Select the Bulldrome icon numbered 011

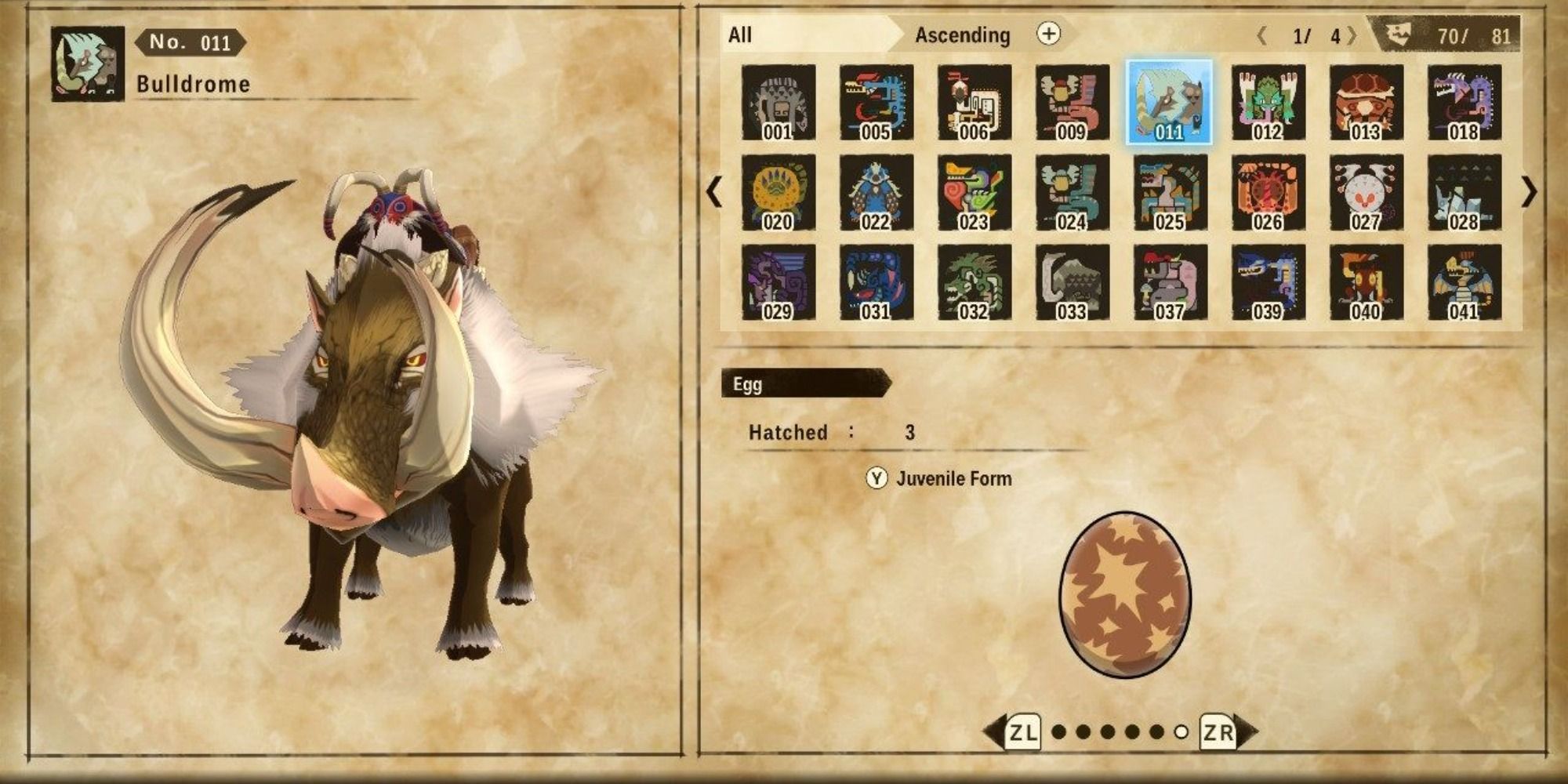pyautogui.click(x=1169, y=102)
